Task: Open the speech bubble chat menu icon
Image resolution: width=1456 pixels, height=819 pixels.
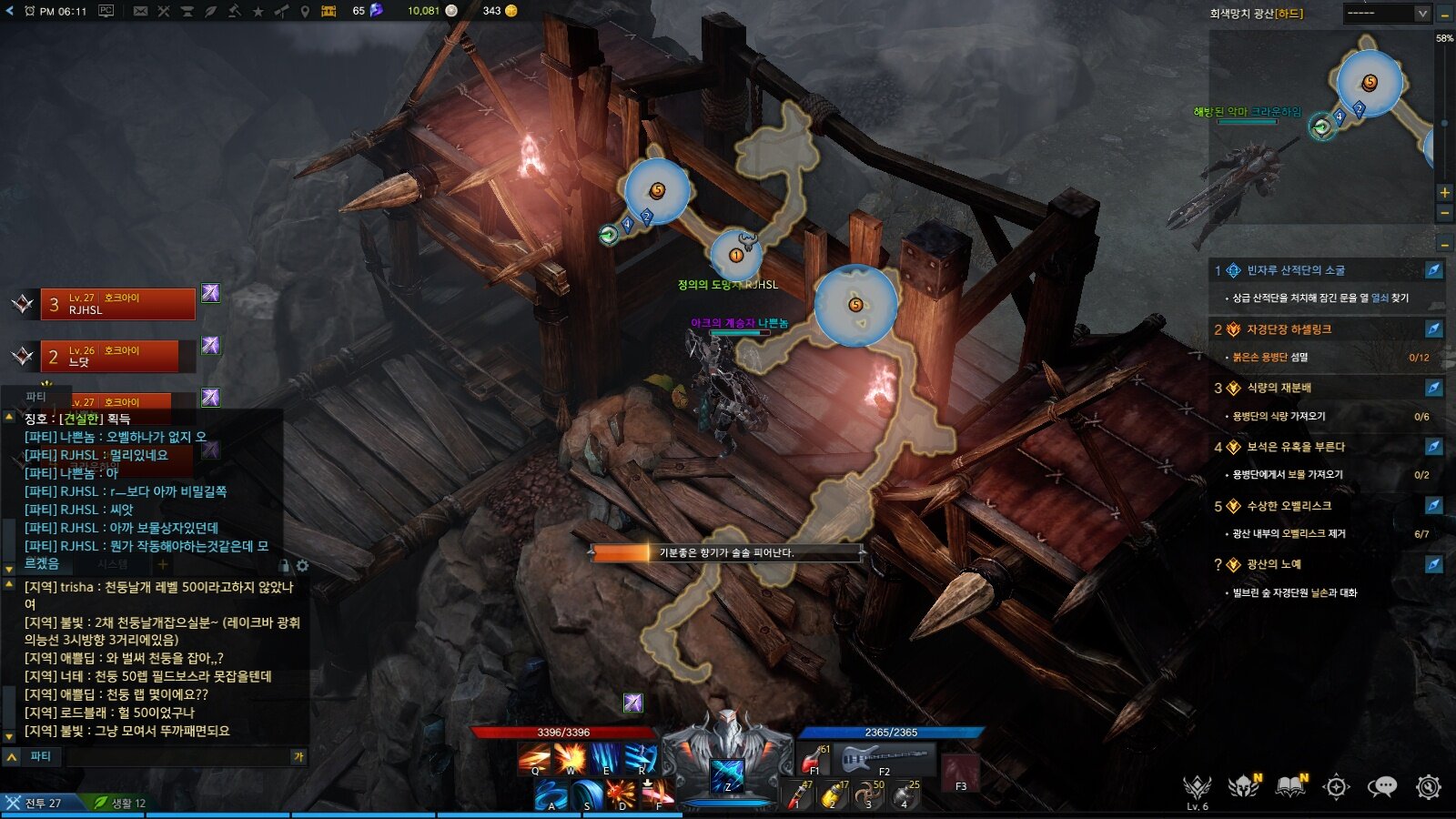Action: (x=1381, y=786)
